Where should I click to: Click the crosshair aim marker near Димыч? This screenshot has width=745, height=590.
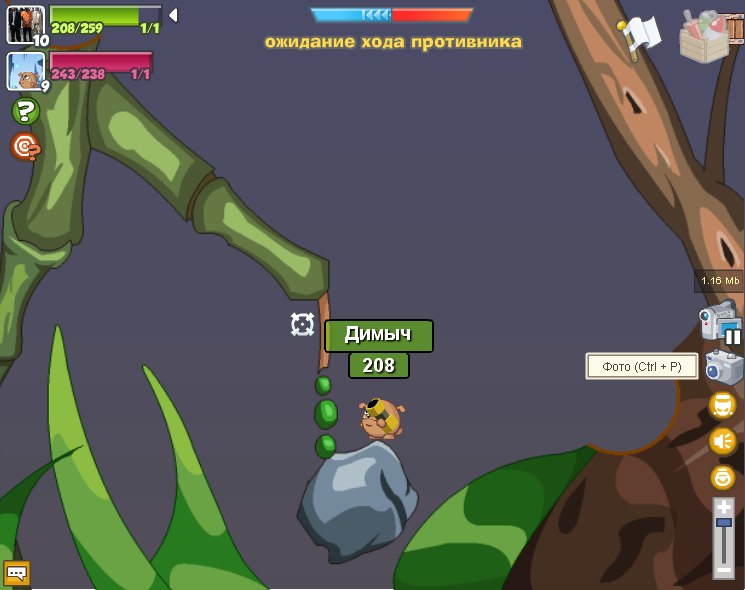point(302,324)
